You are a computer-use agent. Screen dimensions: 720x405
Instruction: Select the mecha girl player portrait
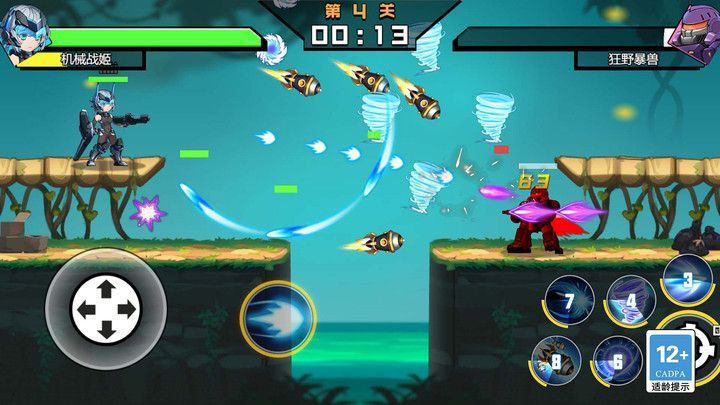[x=25, y=38]
